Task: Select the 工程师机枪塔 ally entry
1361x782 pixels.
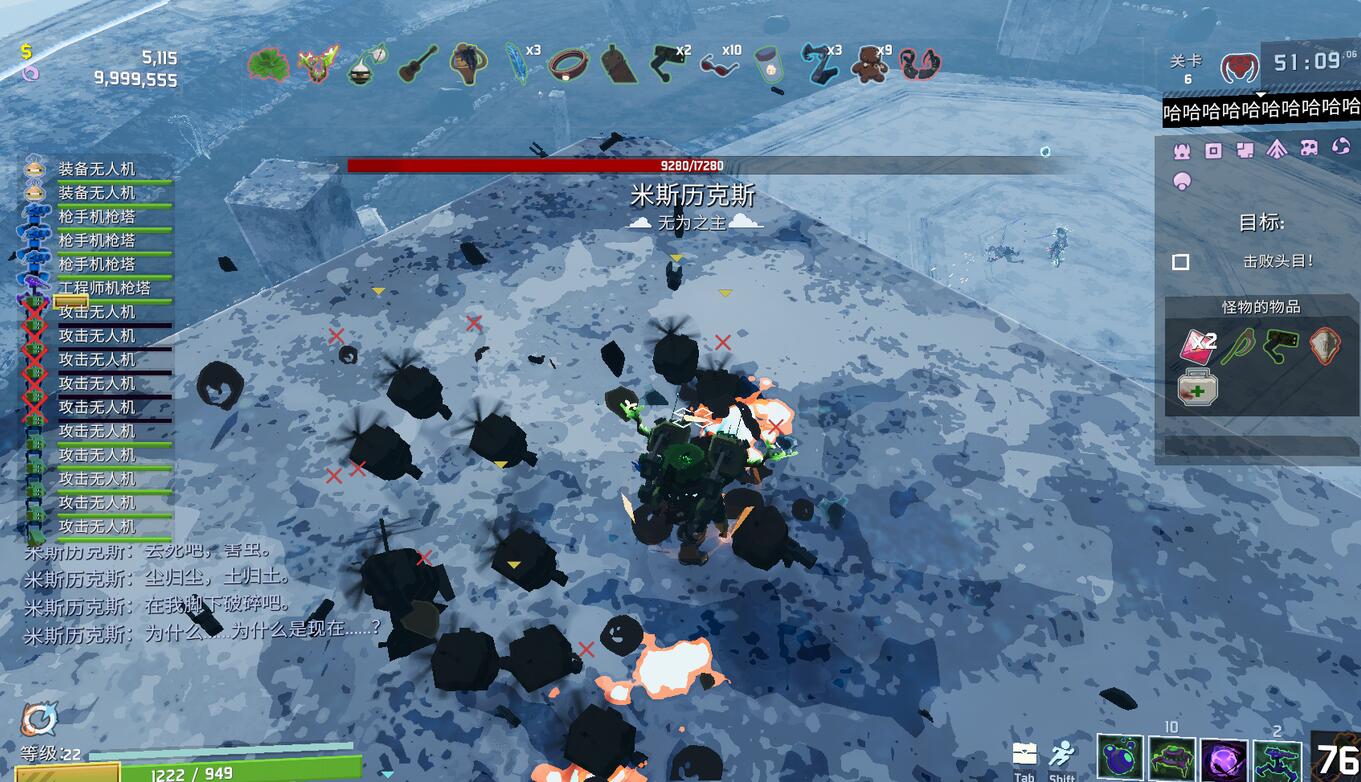Action: 103,288
